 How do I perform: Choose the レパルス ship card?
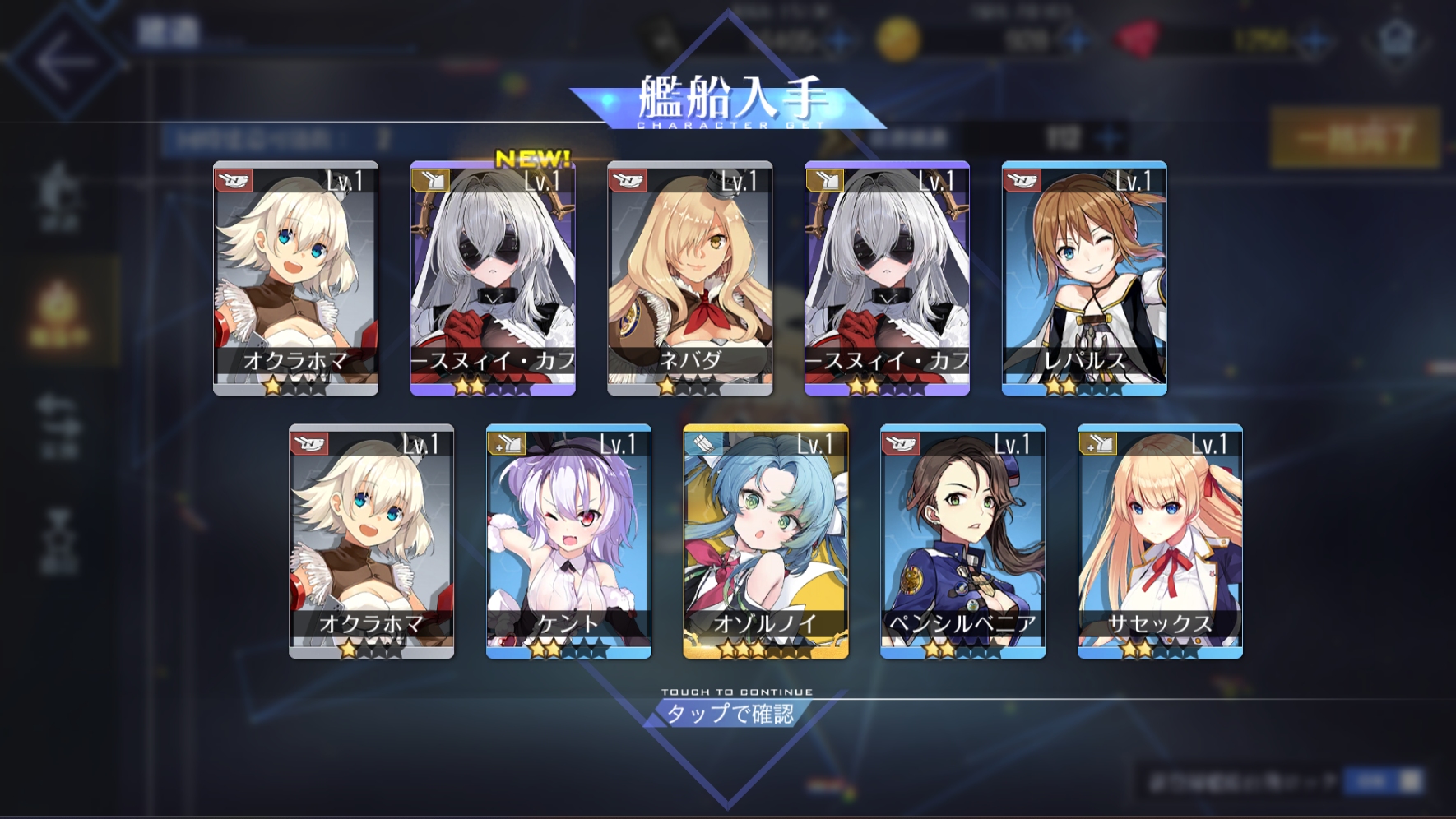point(1084,278)
